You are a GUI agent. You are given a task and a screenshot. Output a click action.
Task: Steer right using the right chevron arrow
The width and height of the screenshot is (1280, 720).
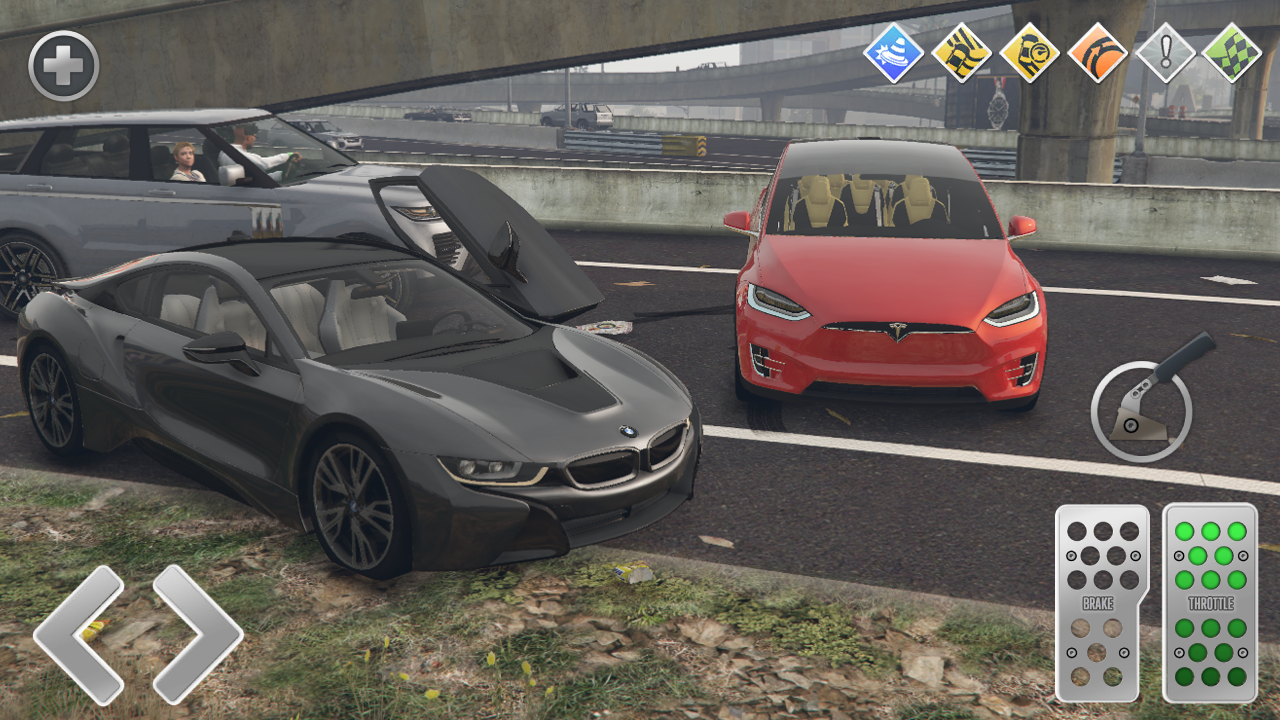tap(200, 638)
